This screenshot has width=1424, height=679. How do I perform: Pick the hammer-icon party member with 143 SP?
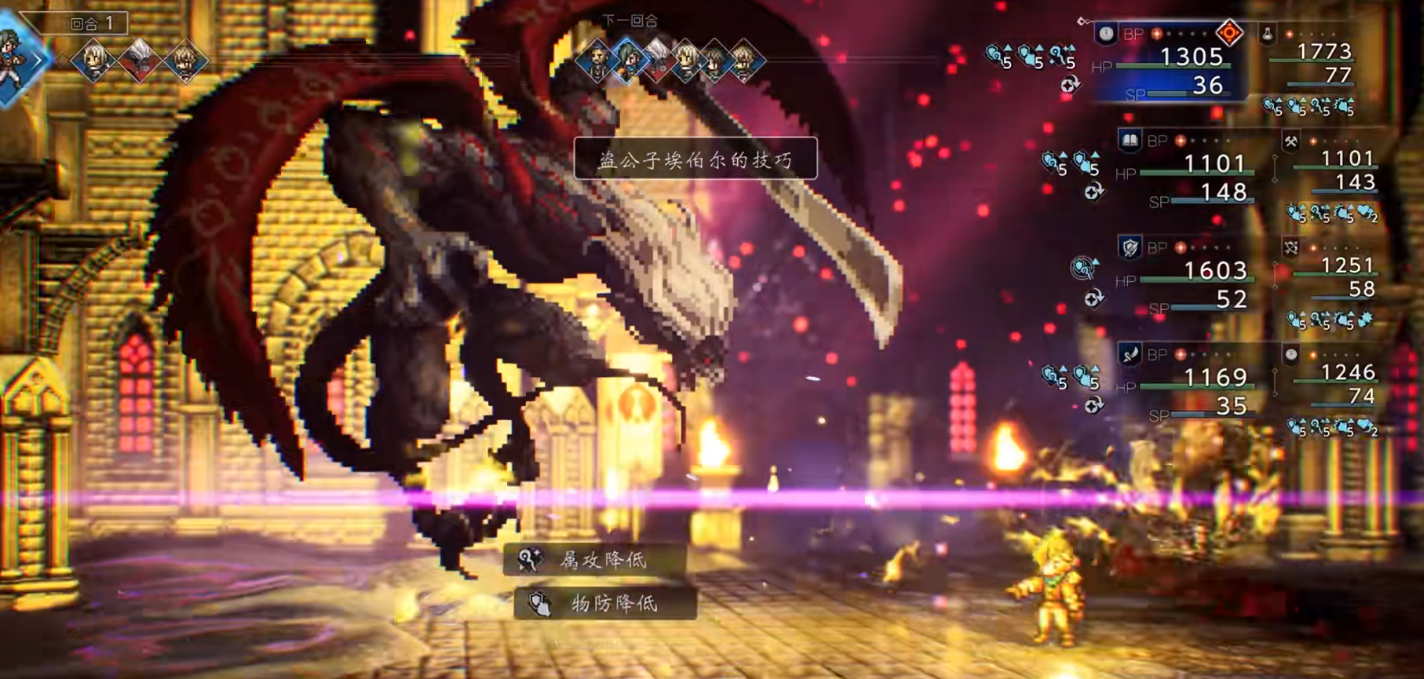(x=1330, y=170)
